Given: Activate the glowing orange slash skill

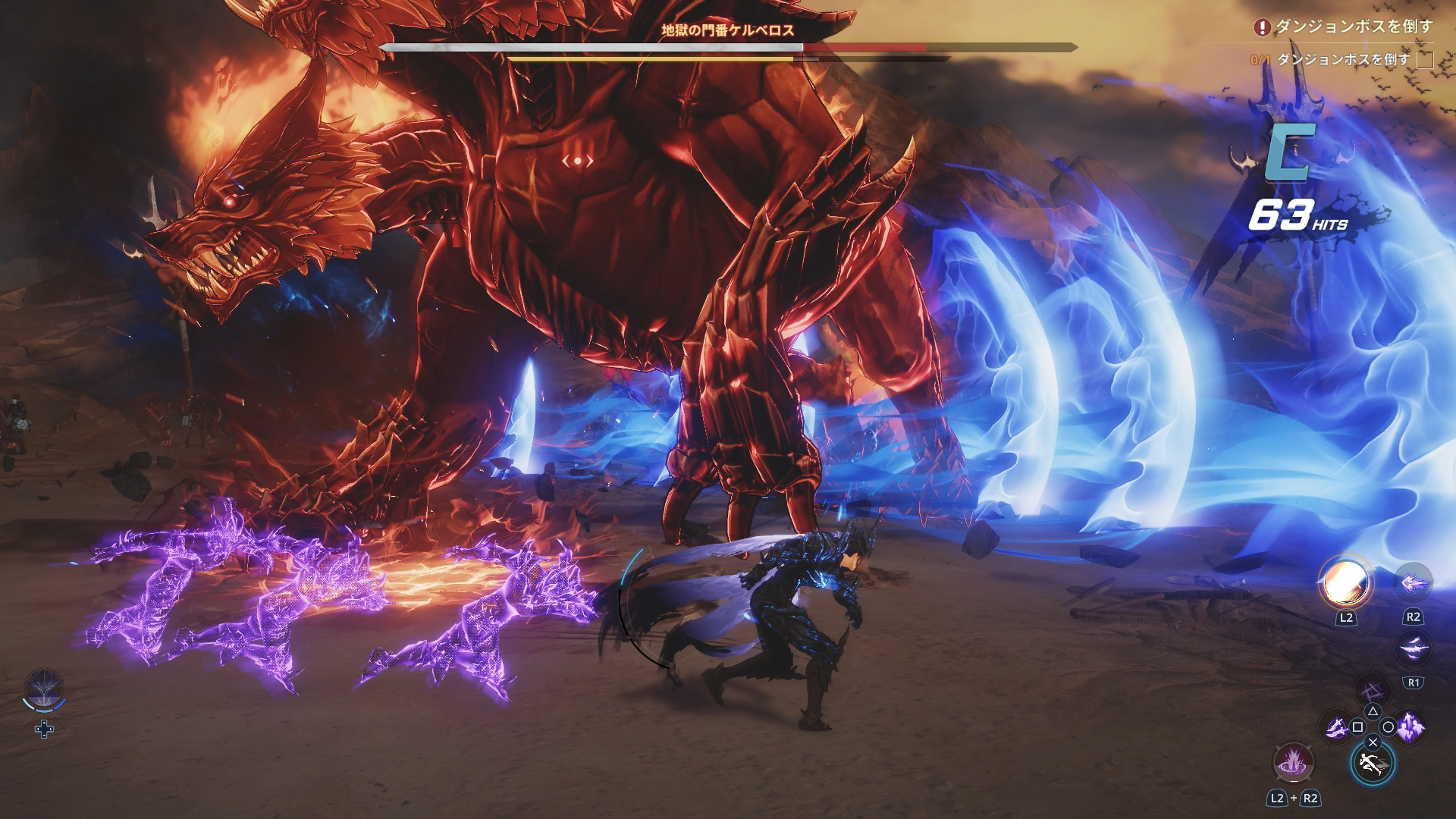Looking at the screenshot, I should pyautogui.click(x=1346, y=584).
